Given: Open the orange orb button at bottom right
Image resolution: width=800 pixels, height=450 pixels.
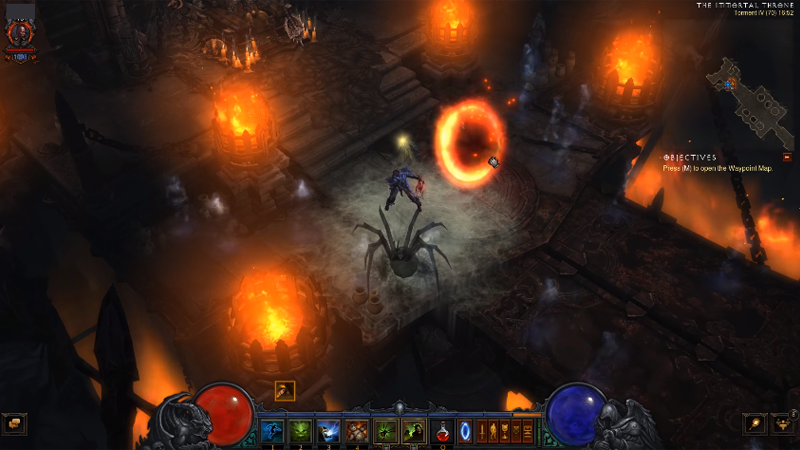Looking at the screenshot, I should 755,423.
